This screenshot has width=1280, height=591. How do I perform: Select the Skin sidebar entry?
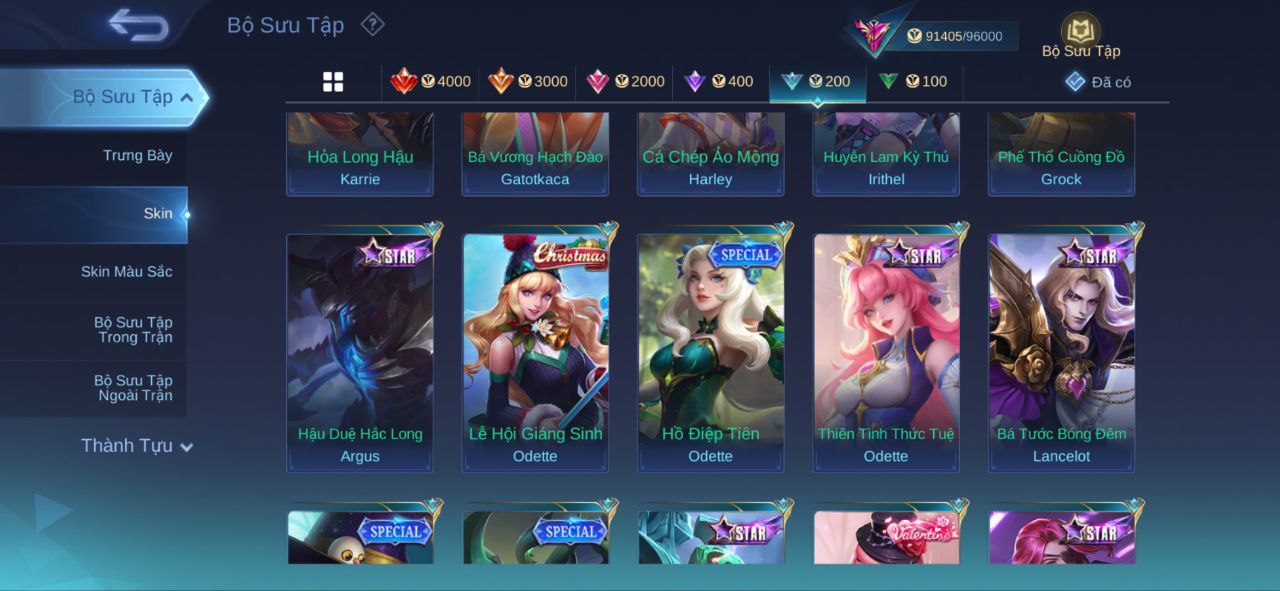pos(157,213)
